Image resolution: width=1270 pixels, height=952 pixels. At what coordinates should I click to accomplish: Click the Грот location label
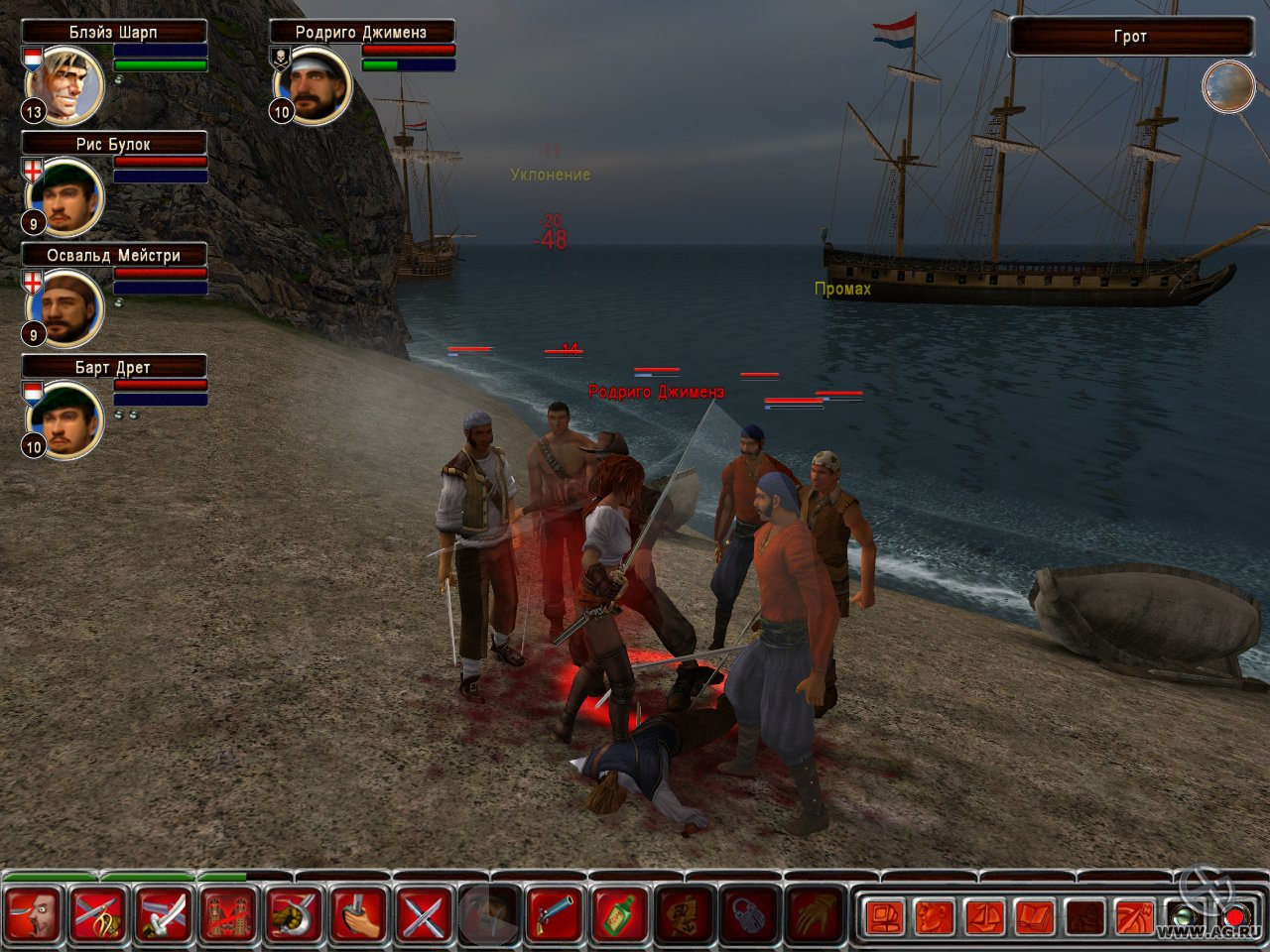1130,37
